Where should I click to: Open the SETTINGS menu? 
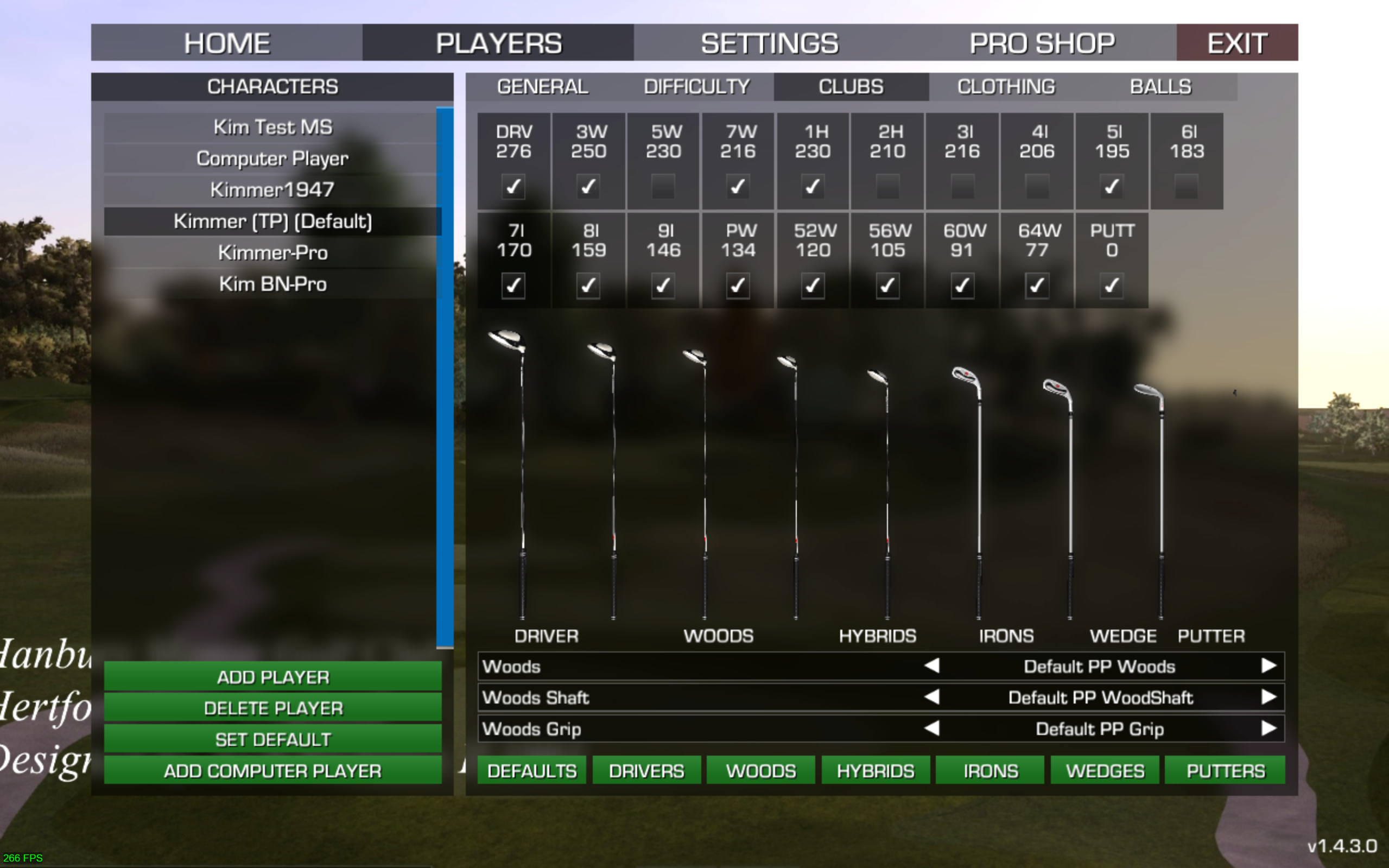tap(769, 43)
